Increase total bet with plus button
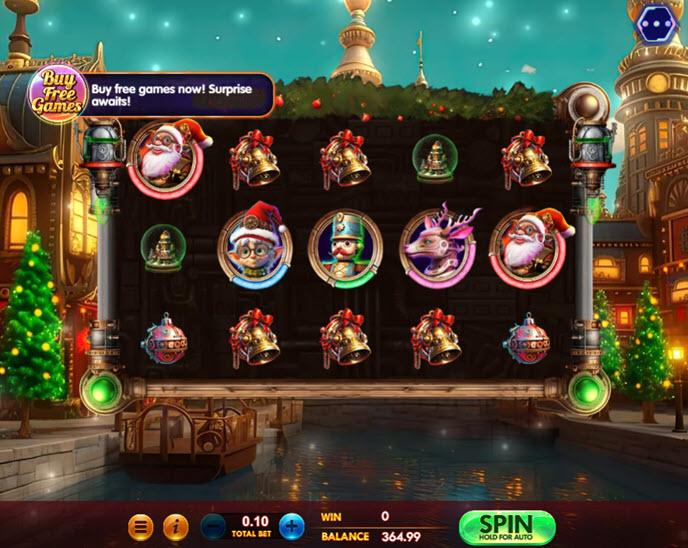 tap(291, 526)
